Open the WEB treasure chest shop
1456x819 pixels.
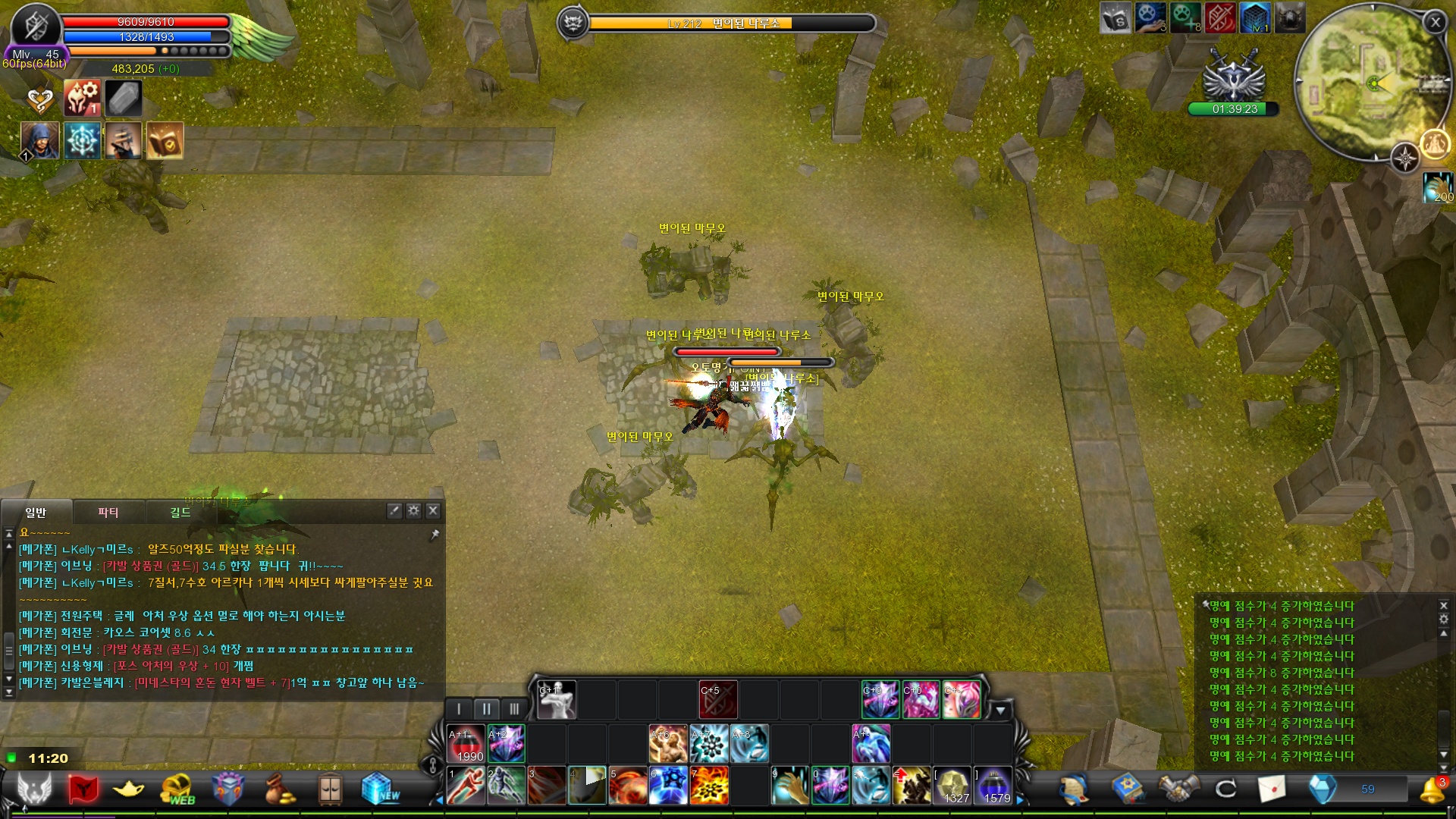pyautogui.click(x=177, y=789)
